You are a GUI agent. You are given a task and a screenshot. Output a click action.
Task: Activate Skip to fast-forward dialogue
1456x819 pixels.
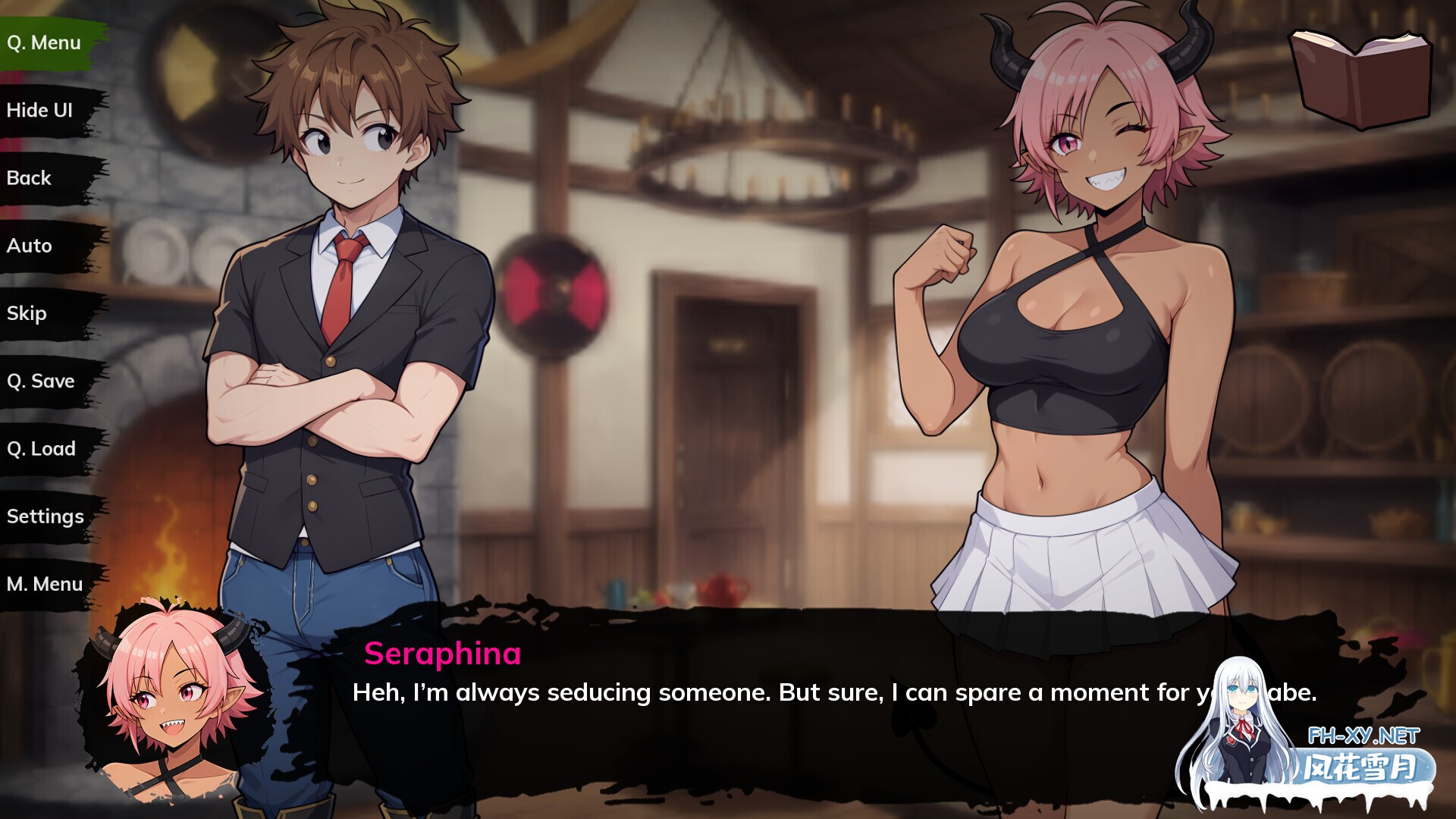coord(27,313)
